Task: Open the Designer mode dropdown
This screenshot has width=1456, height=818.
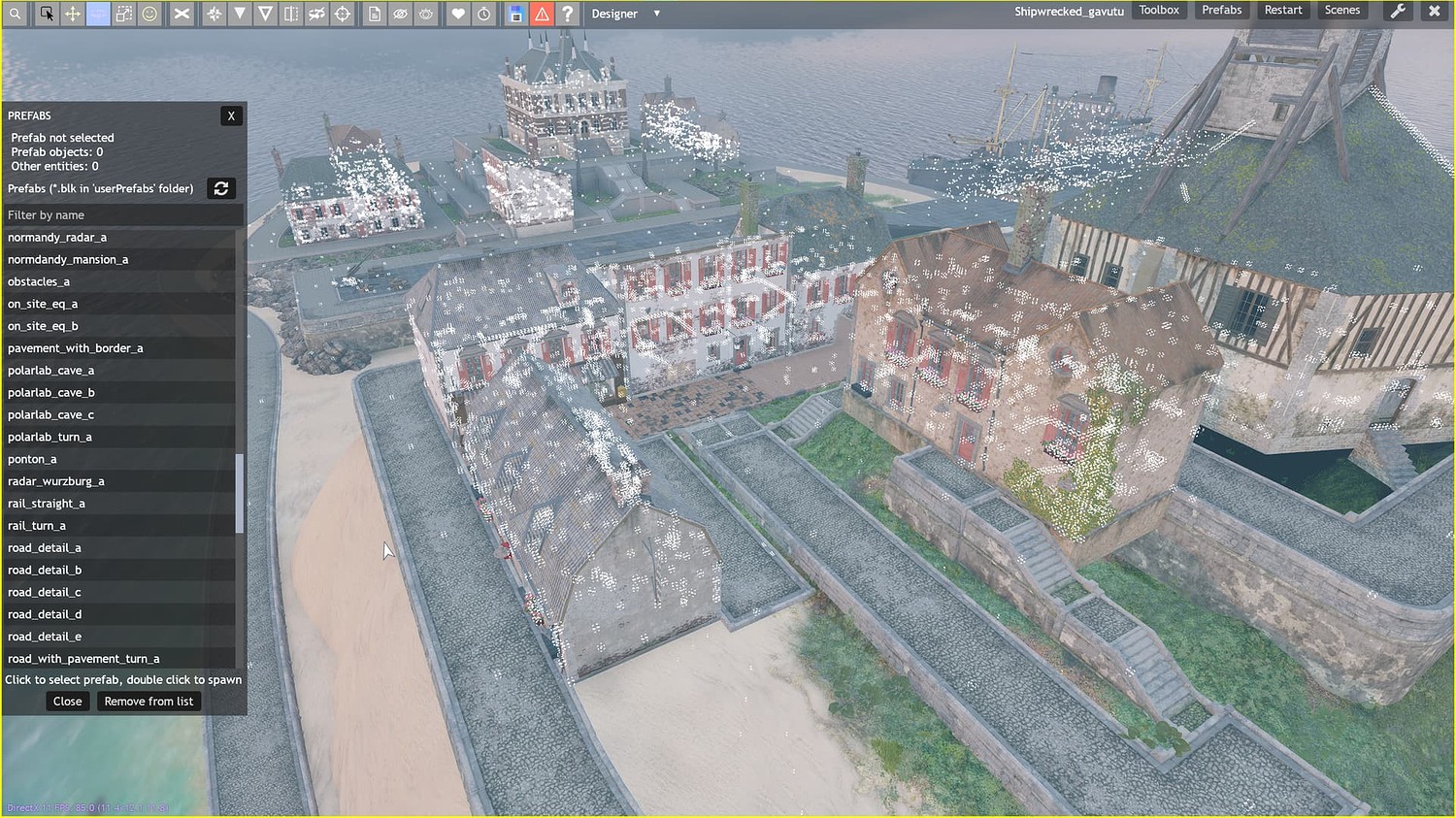Action: [626, 14]
